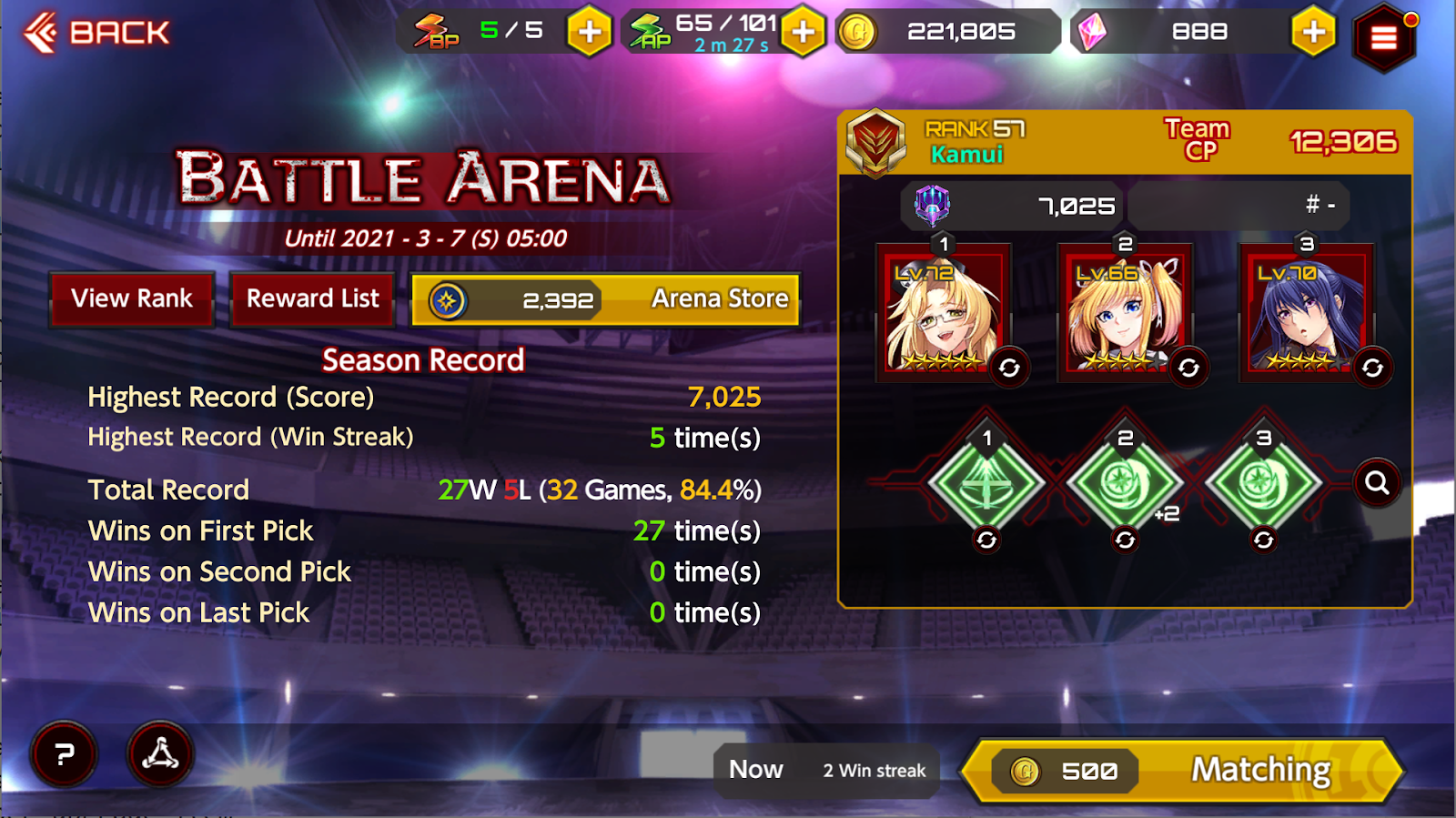
Task: Show the Reward List
Action: click(x=312, y=298)
